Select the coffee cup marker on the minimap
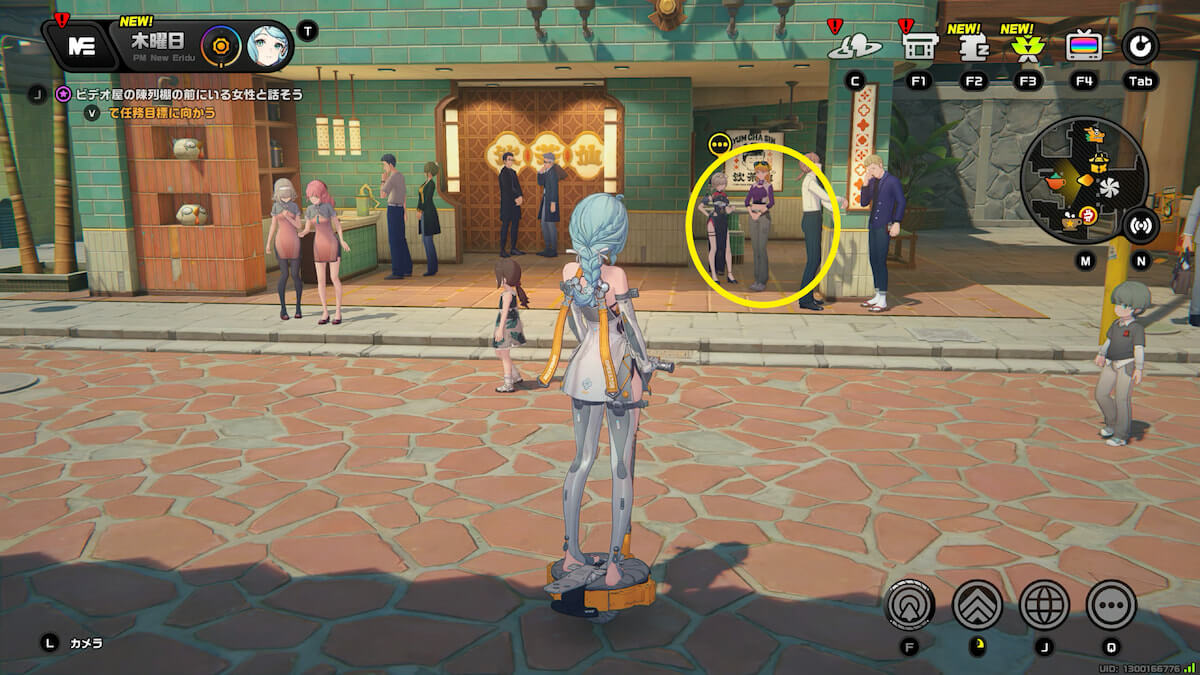 (1072, 222)
